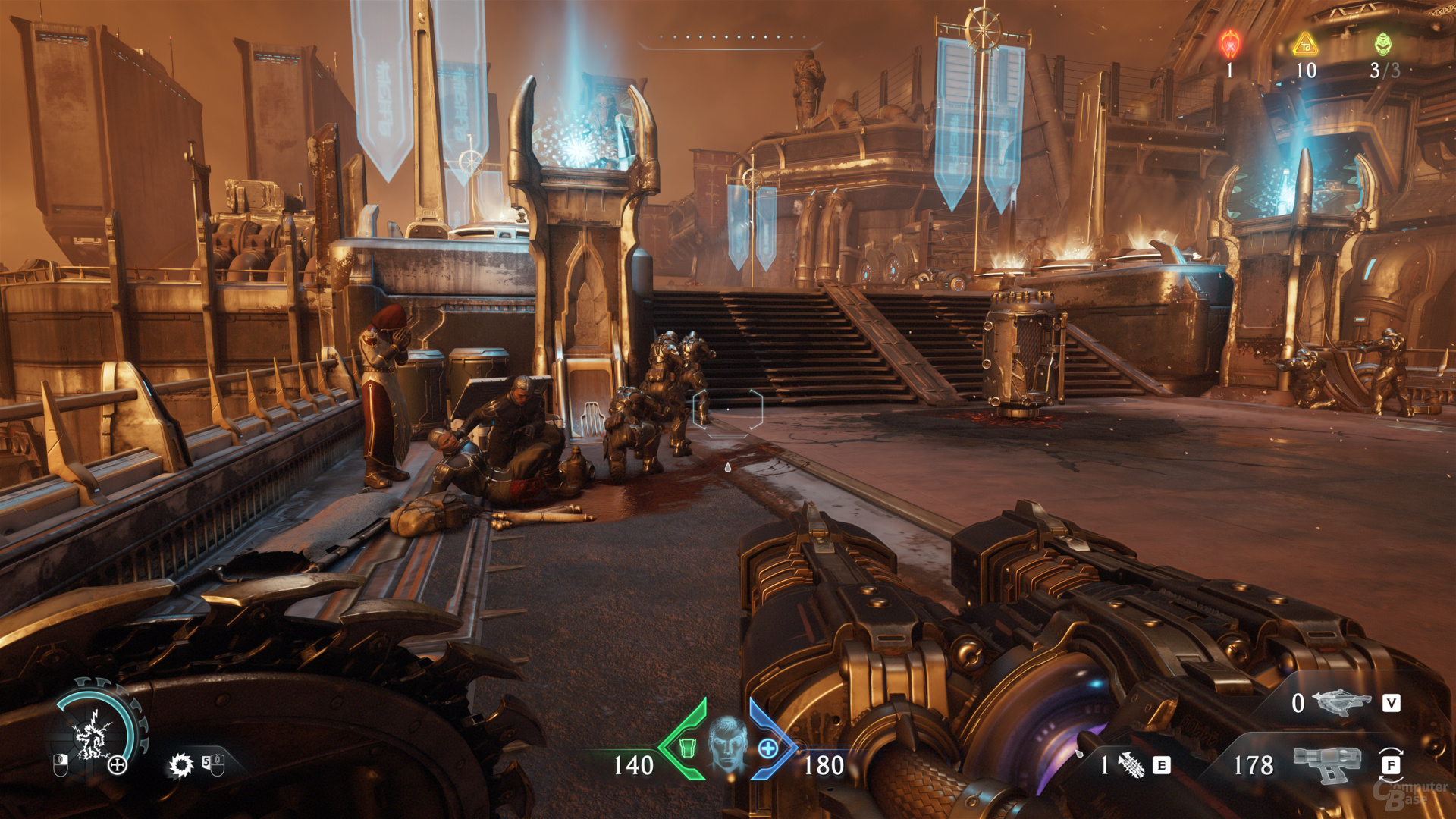Image resolution: width=1456 pixels, height=819 pixels.
Task: Choose the spiked melee gauntlet icon
Action: tap(1131, 765)
